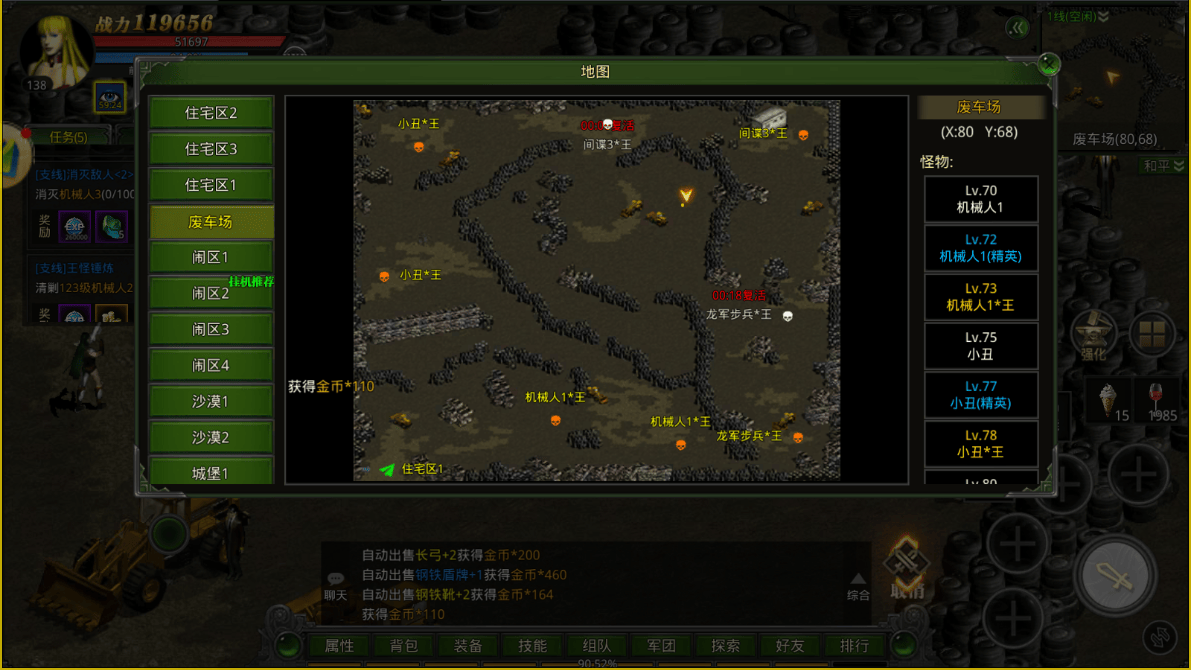Open the 背包 backpack
This screenshot has width=1191, height=670.
(404, 646)
